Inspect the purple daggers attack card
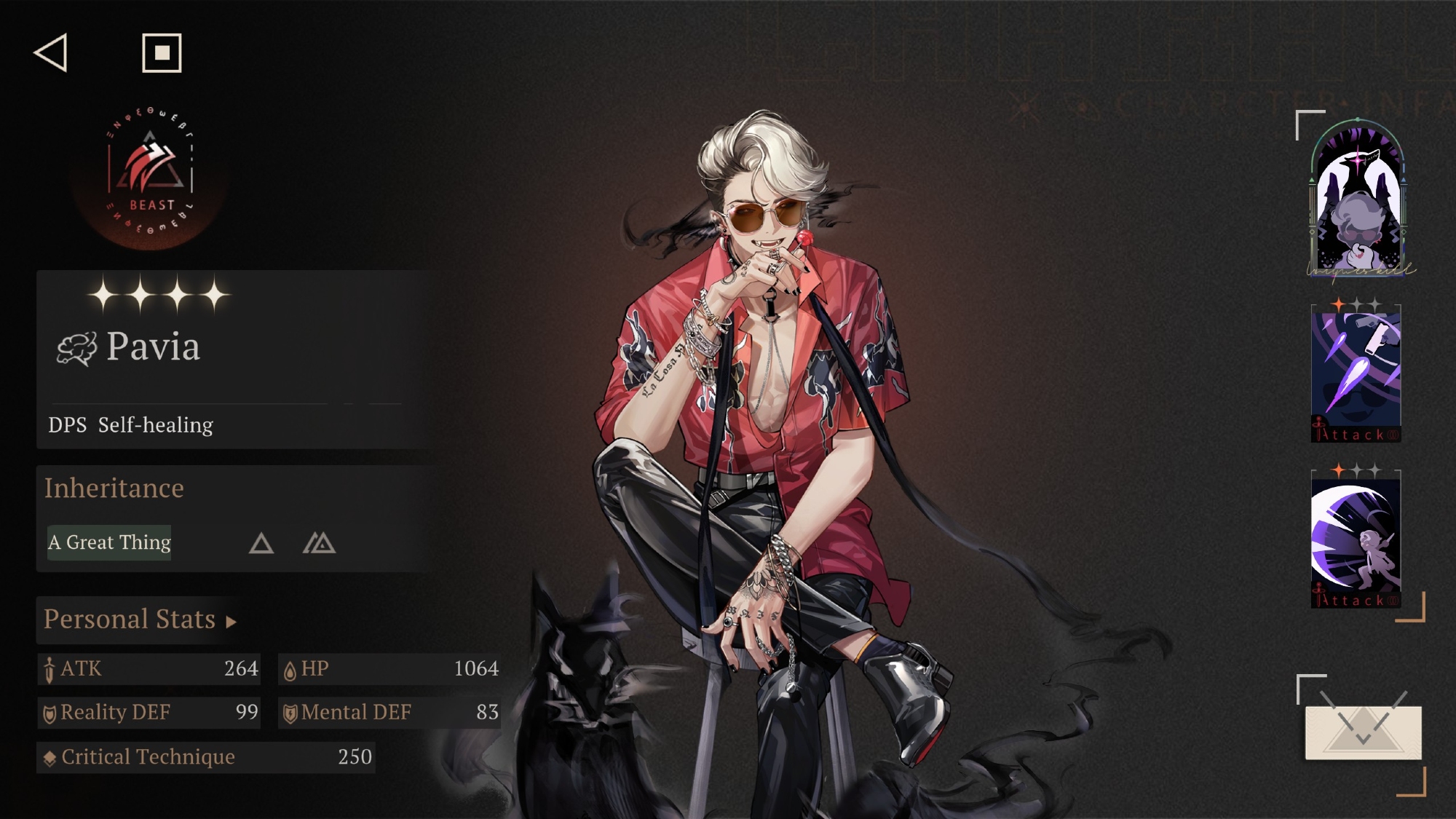 point(1356,374)
